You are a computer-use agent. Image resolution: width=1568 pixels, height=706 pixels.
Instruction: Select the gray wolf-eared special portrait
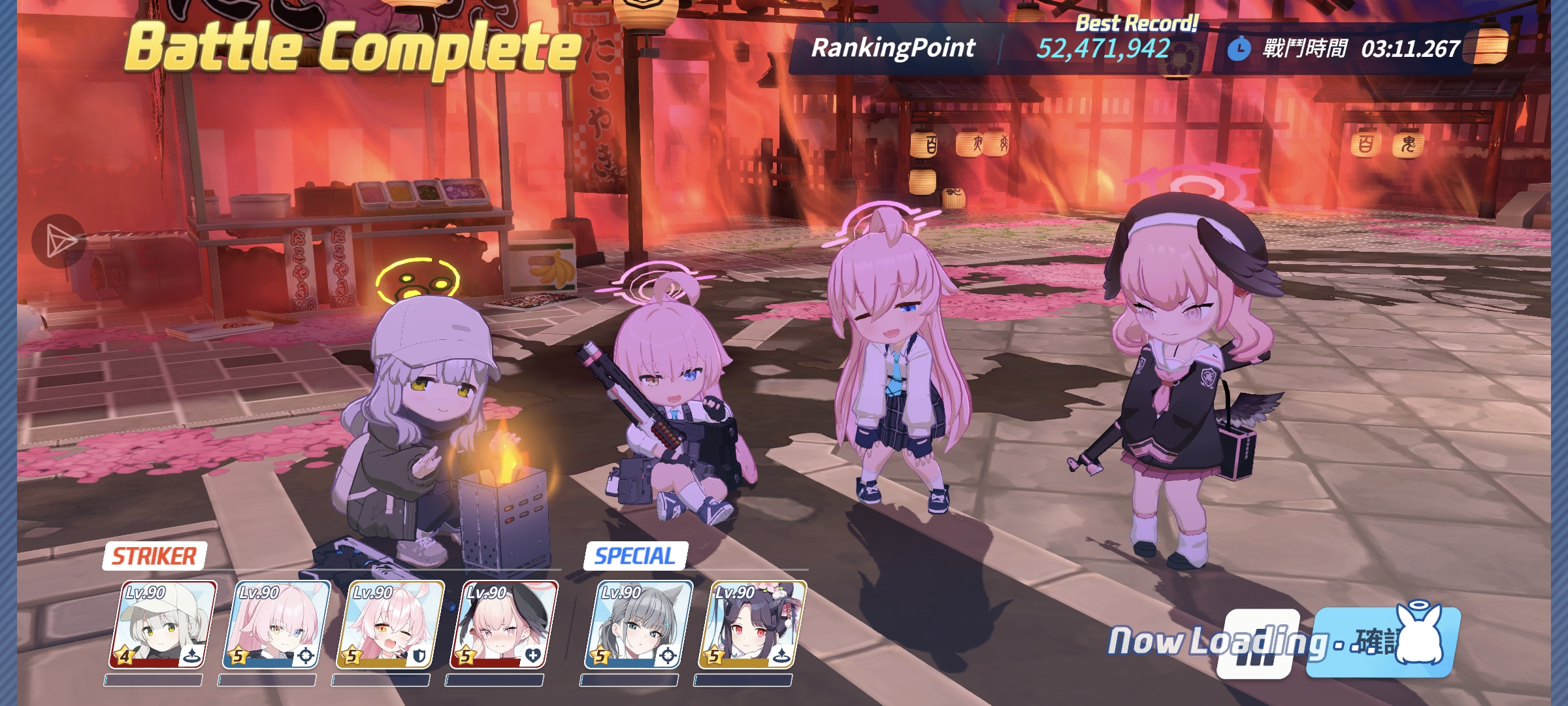pyautogui.click(x=638, y=624)
